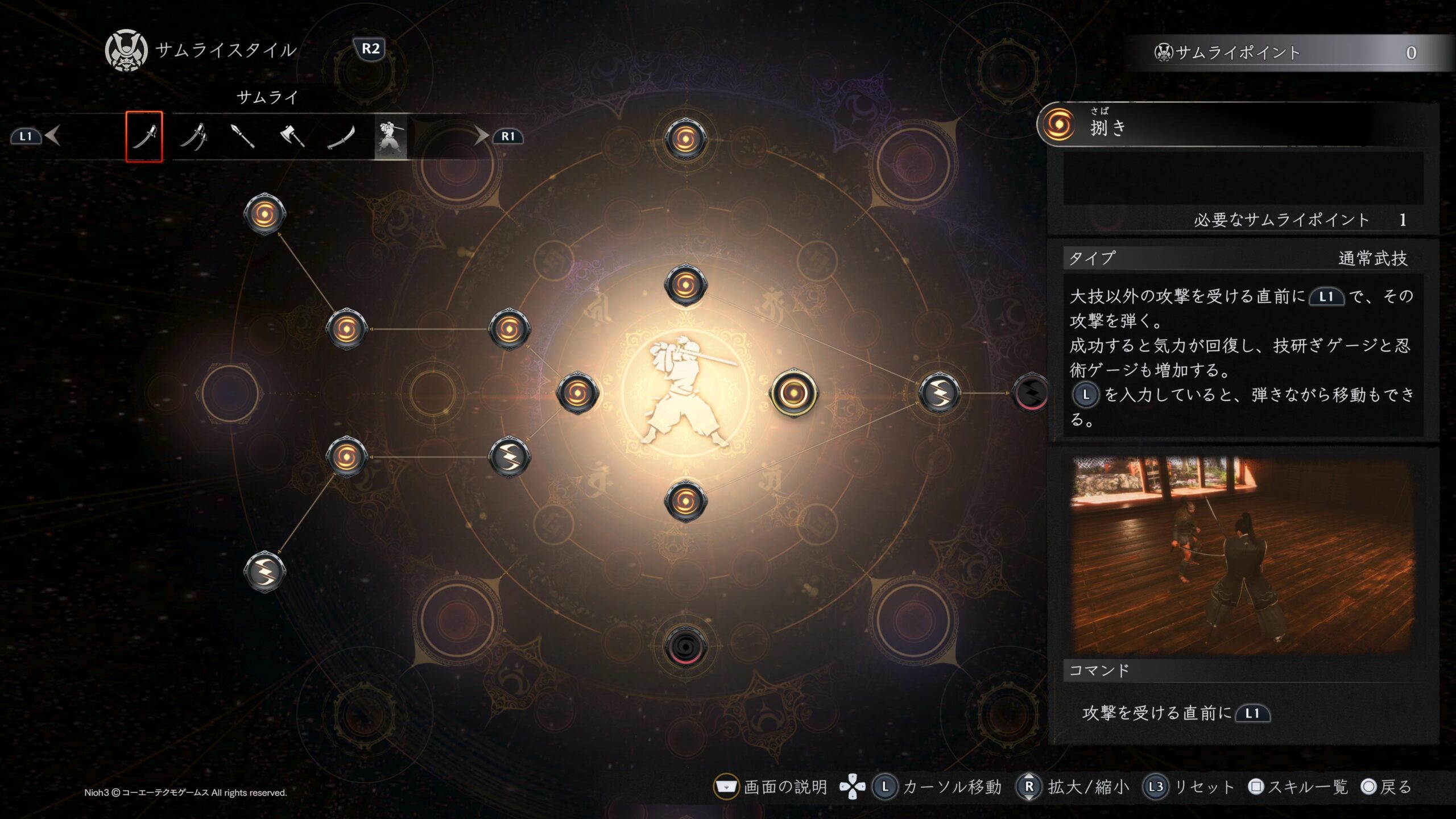Screen dimensions: 1456x819
Task: Open the skill preview thumbnail
Action: pos(1242,555)
